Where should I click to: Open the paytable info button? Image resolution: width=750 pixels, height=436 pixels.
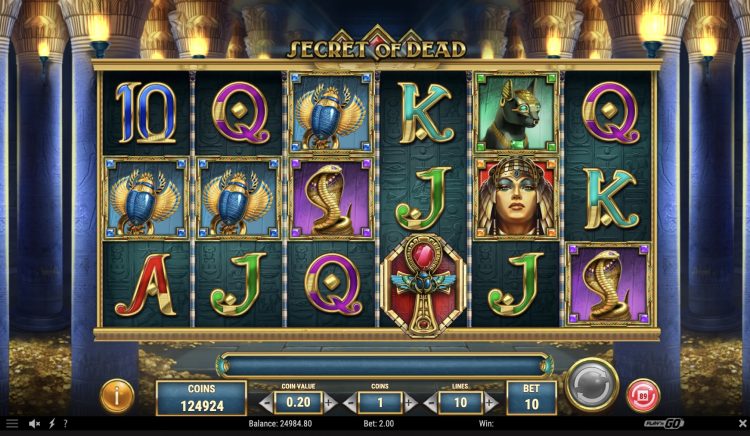click(x=118, y=395)
